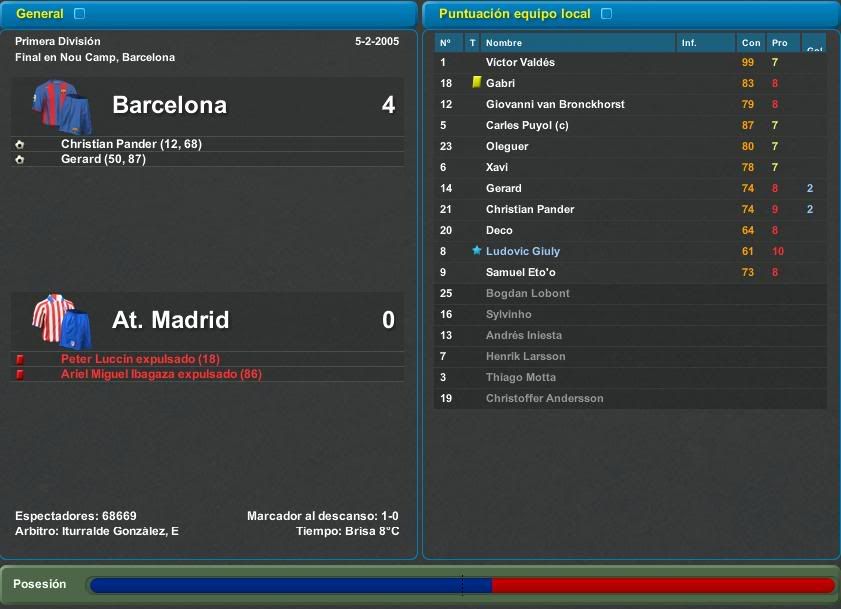Viewport: 841px width, 609px height.
Task: Click Peter Luccin's red card entry
Action: [x=140, y=359]
